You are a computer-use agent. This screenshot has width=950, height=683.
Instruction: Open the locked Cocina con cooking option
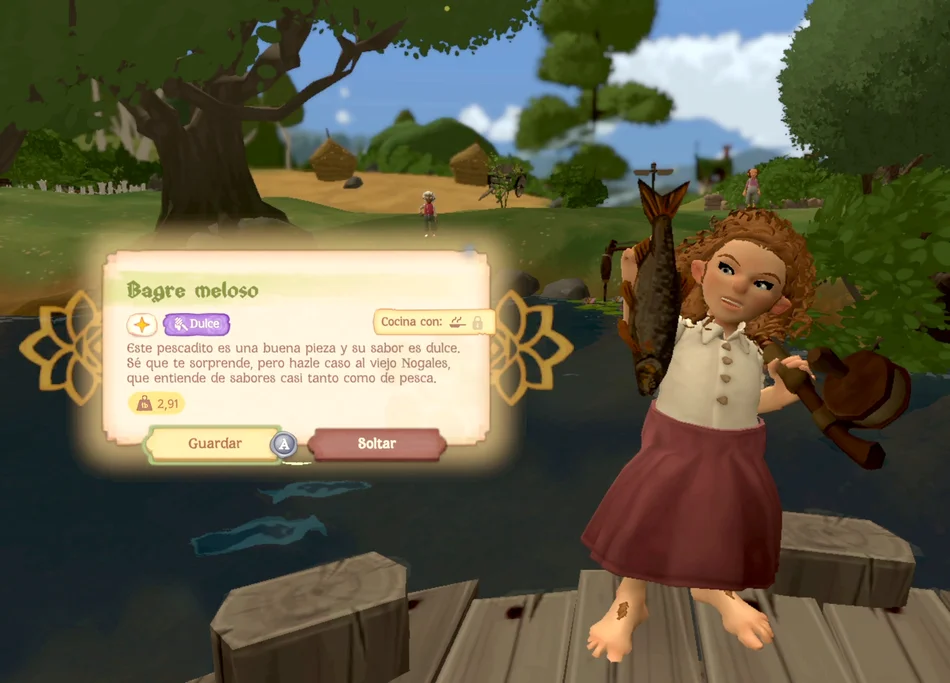[433, 322]
